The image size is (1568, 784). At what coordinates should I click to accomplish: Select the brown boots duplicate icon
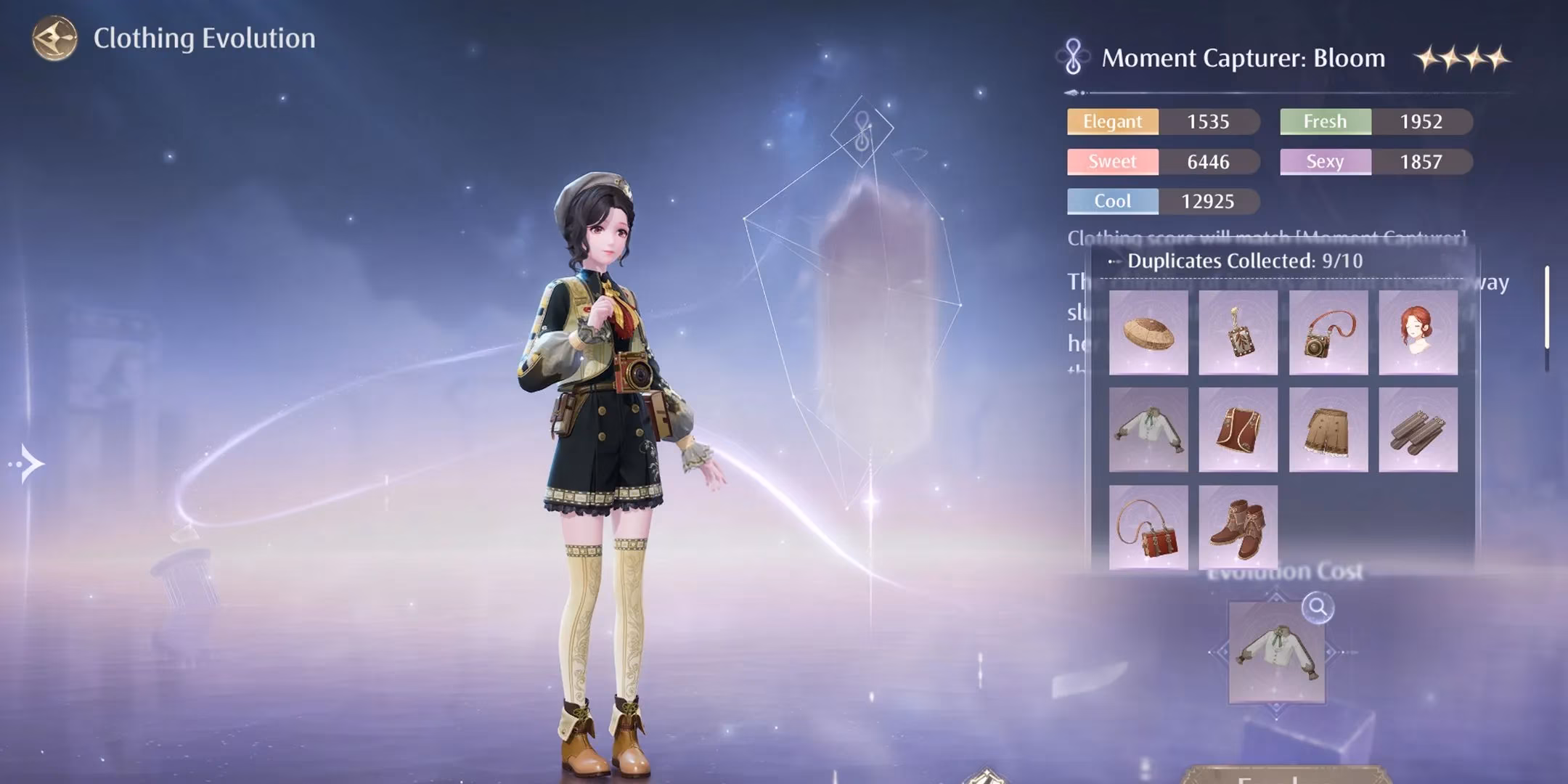1238,526
